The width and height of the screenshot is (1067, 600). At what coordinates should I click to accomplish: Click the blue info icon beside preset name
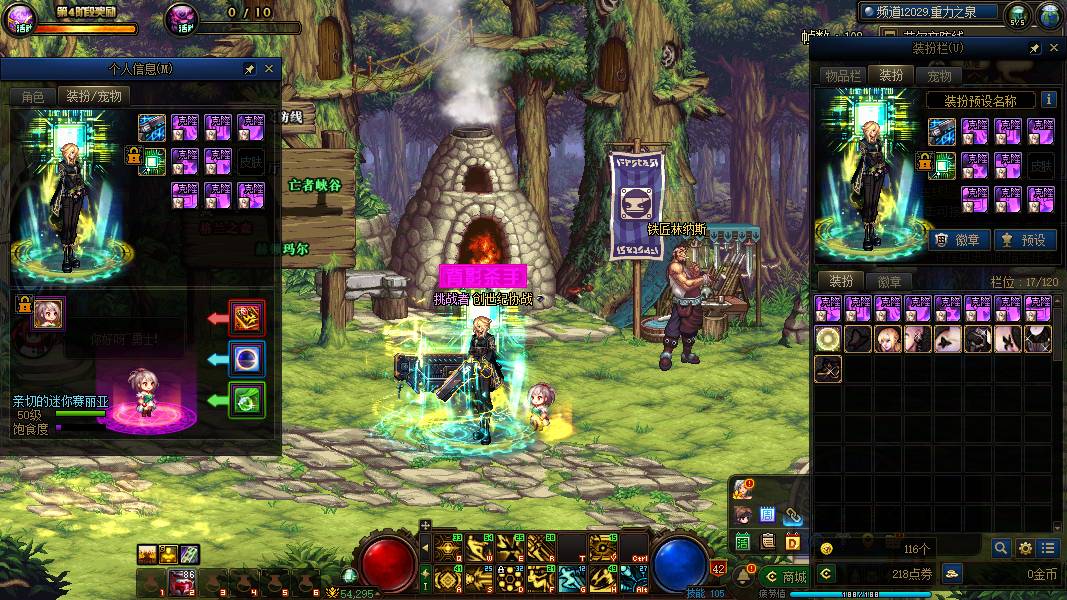click(1048, 100)
